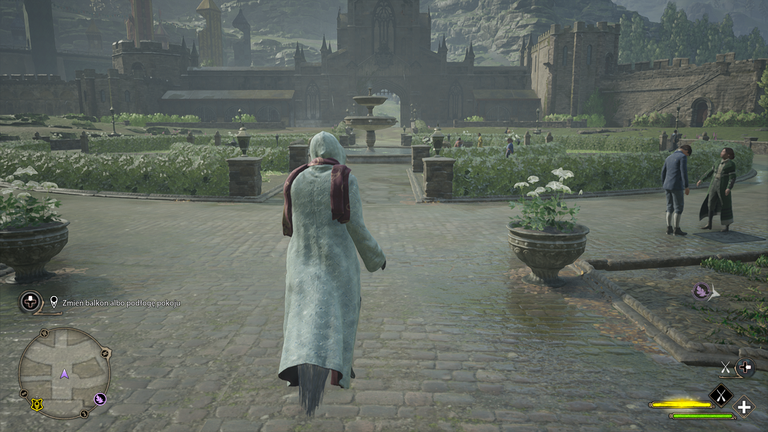Viewport: 768px width, 432px height.
Task: Click the floating purple waypoint marker
Action: pos(702,291)
